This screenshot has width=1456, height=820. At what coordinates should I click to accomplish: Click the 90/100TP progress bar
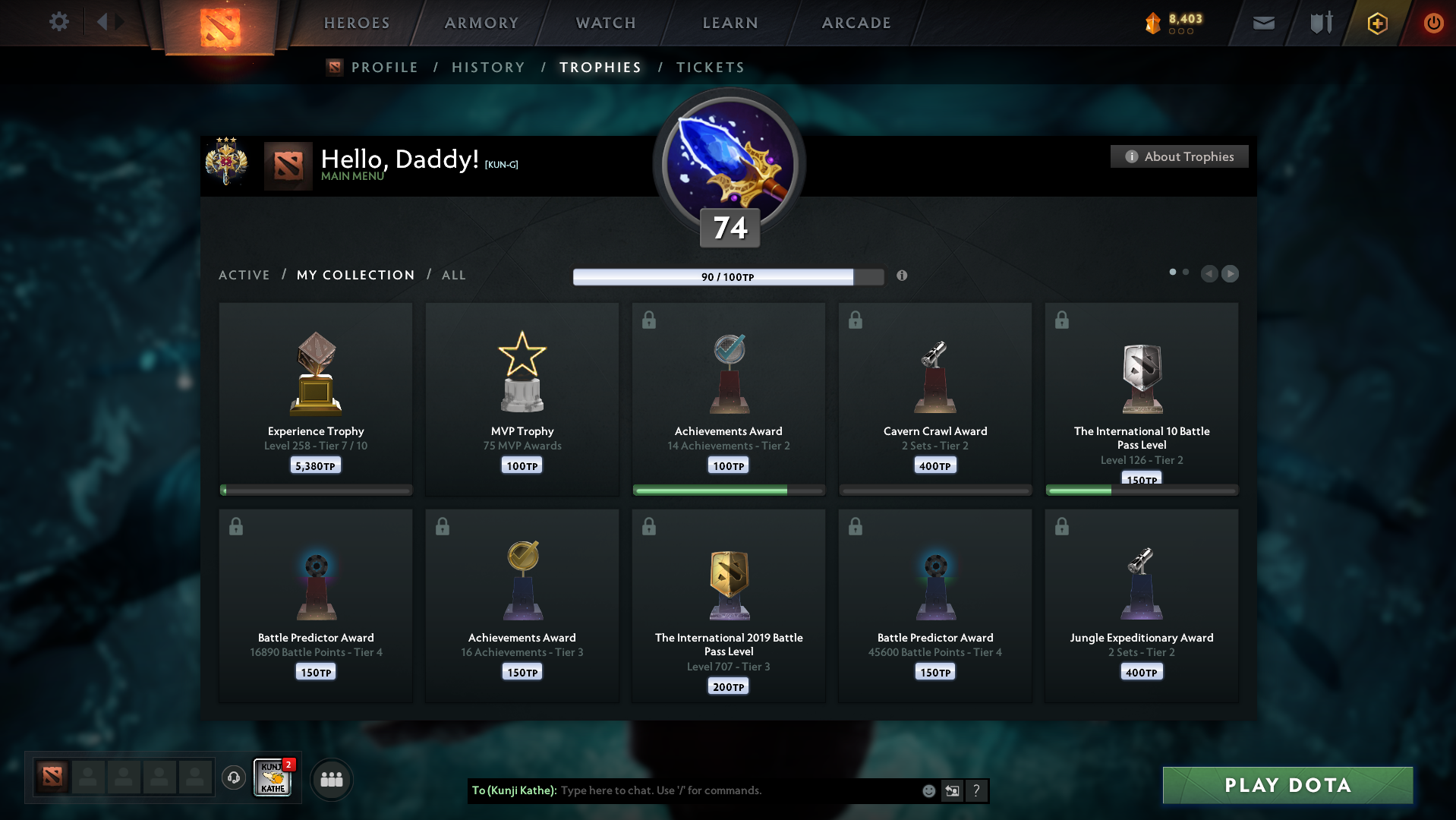[x=728, y=276]
